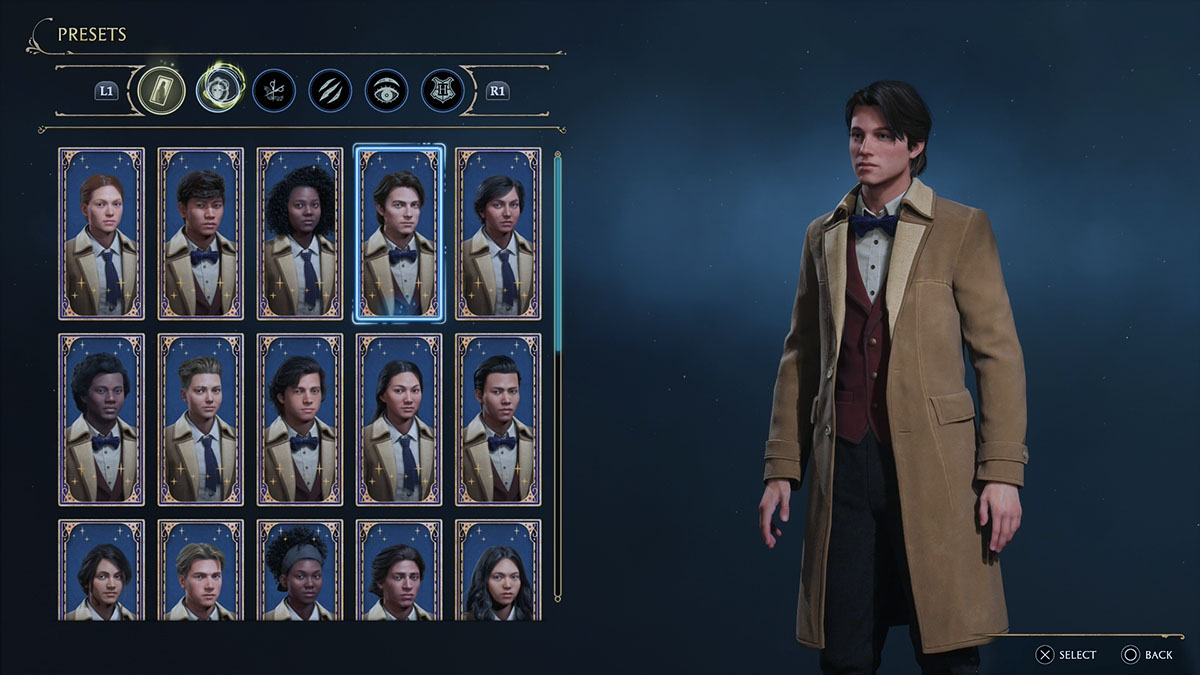Open the comb and scissors hairstyle tab
Screen dimensions: 1200x675
(272, 90)
